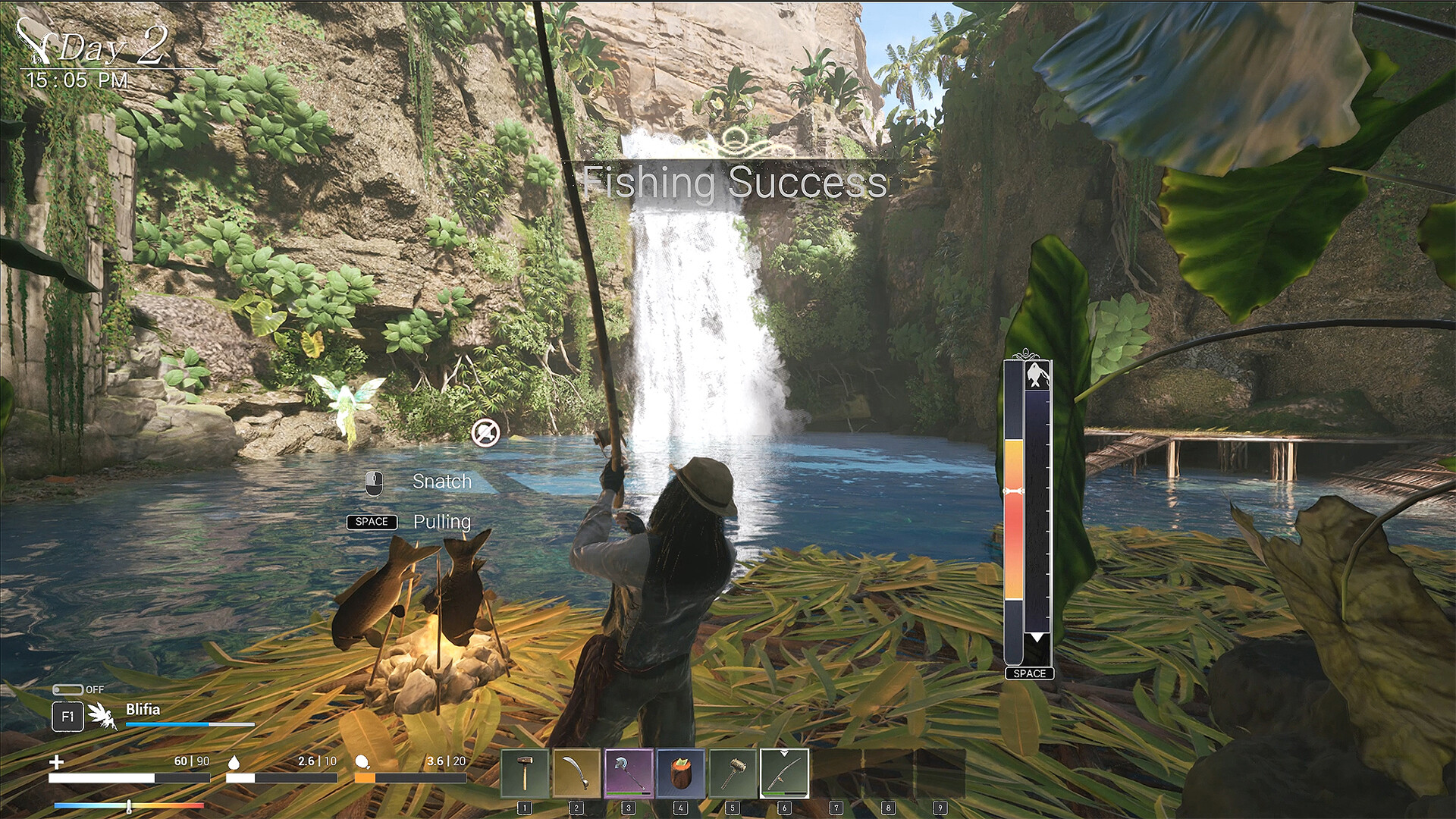This screenshot has width=1456, height=819.
Task: Switch the OFF toggle above the companion bar
Action: pyautogui.click(x=69, y=690)
